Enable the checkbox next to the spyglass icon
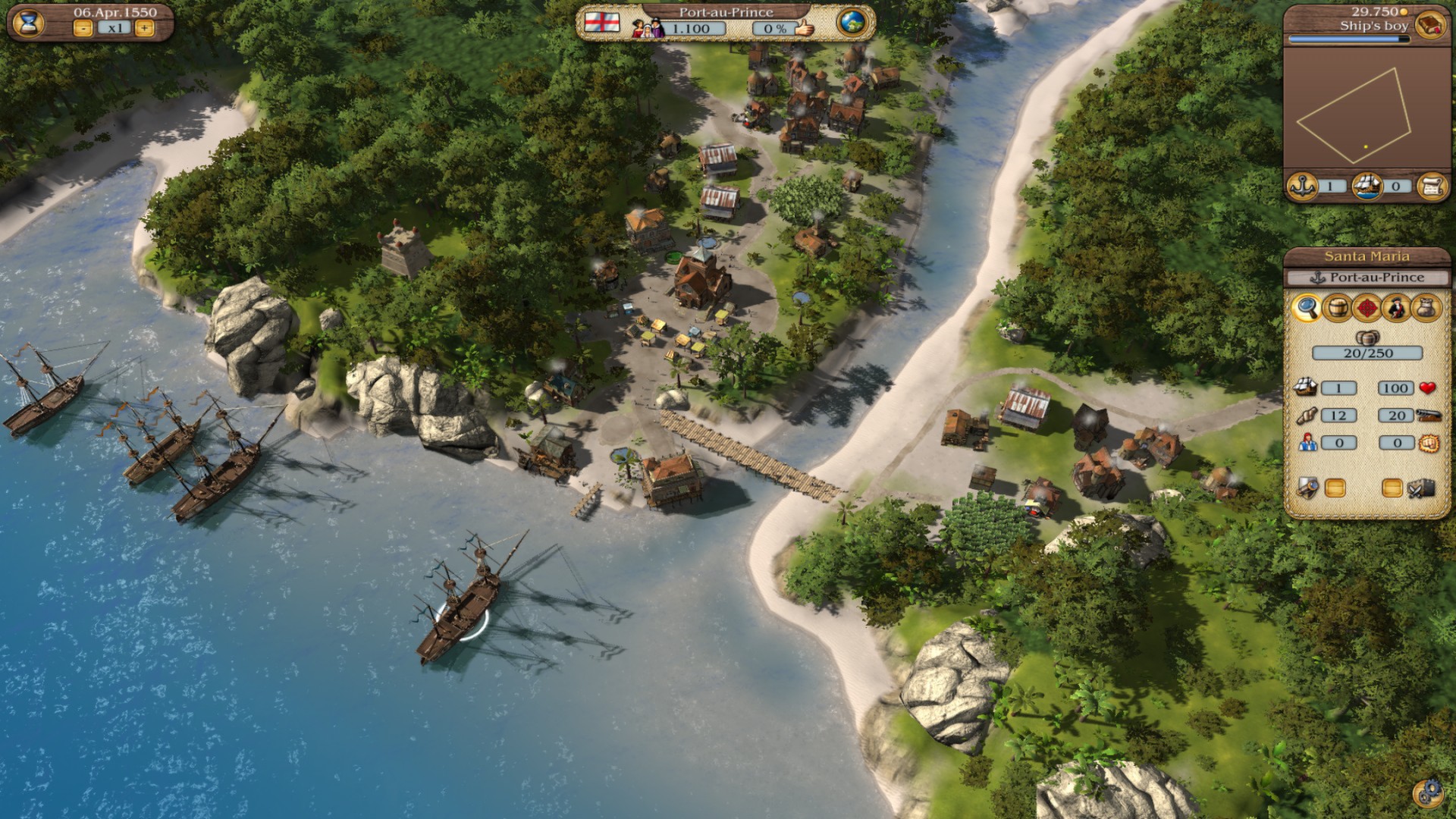 [1337, 488]
